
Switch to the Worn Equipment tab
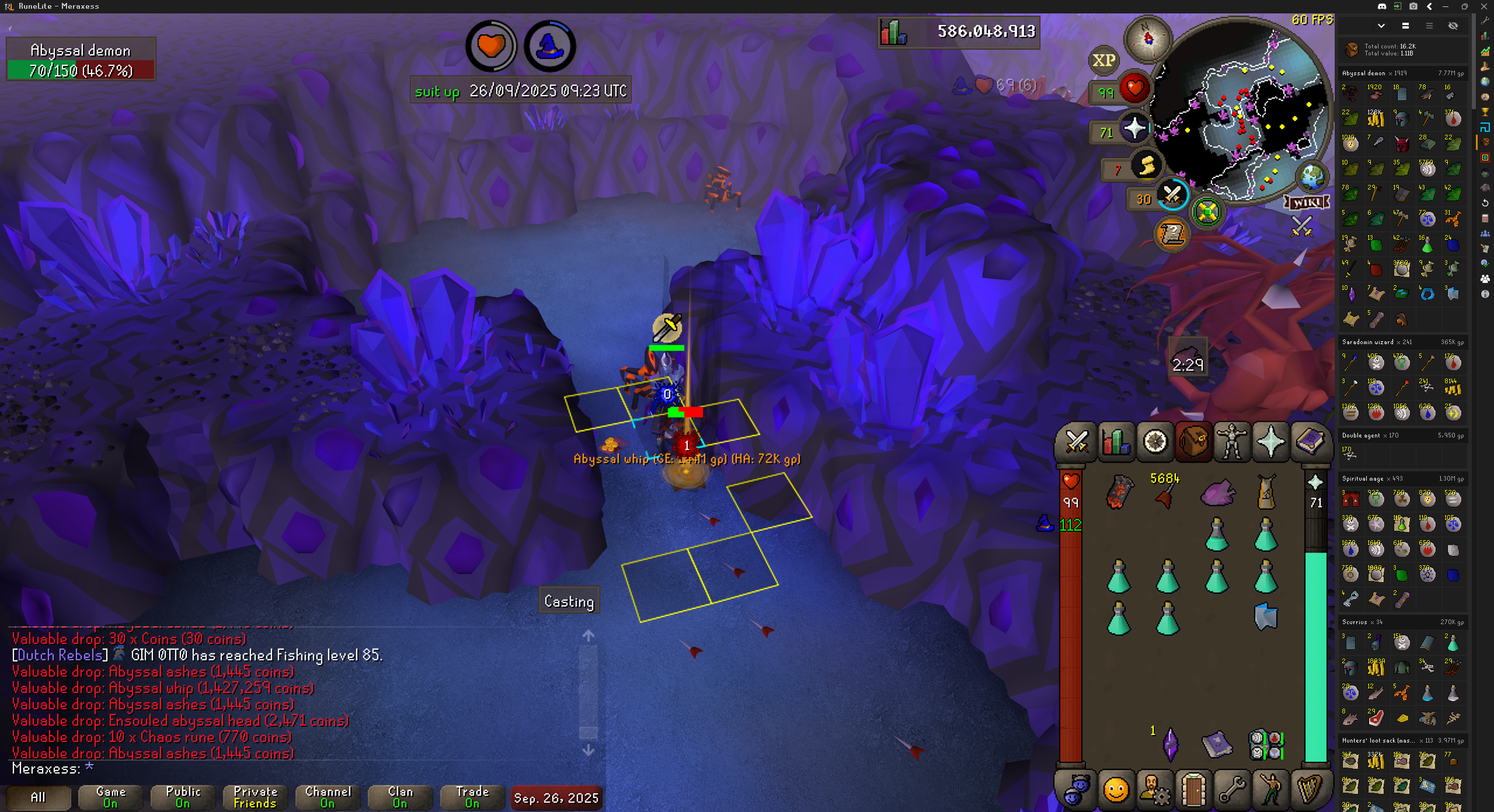(1232, 442)
